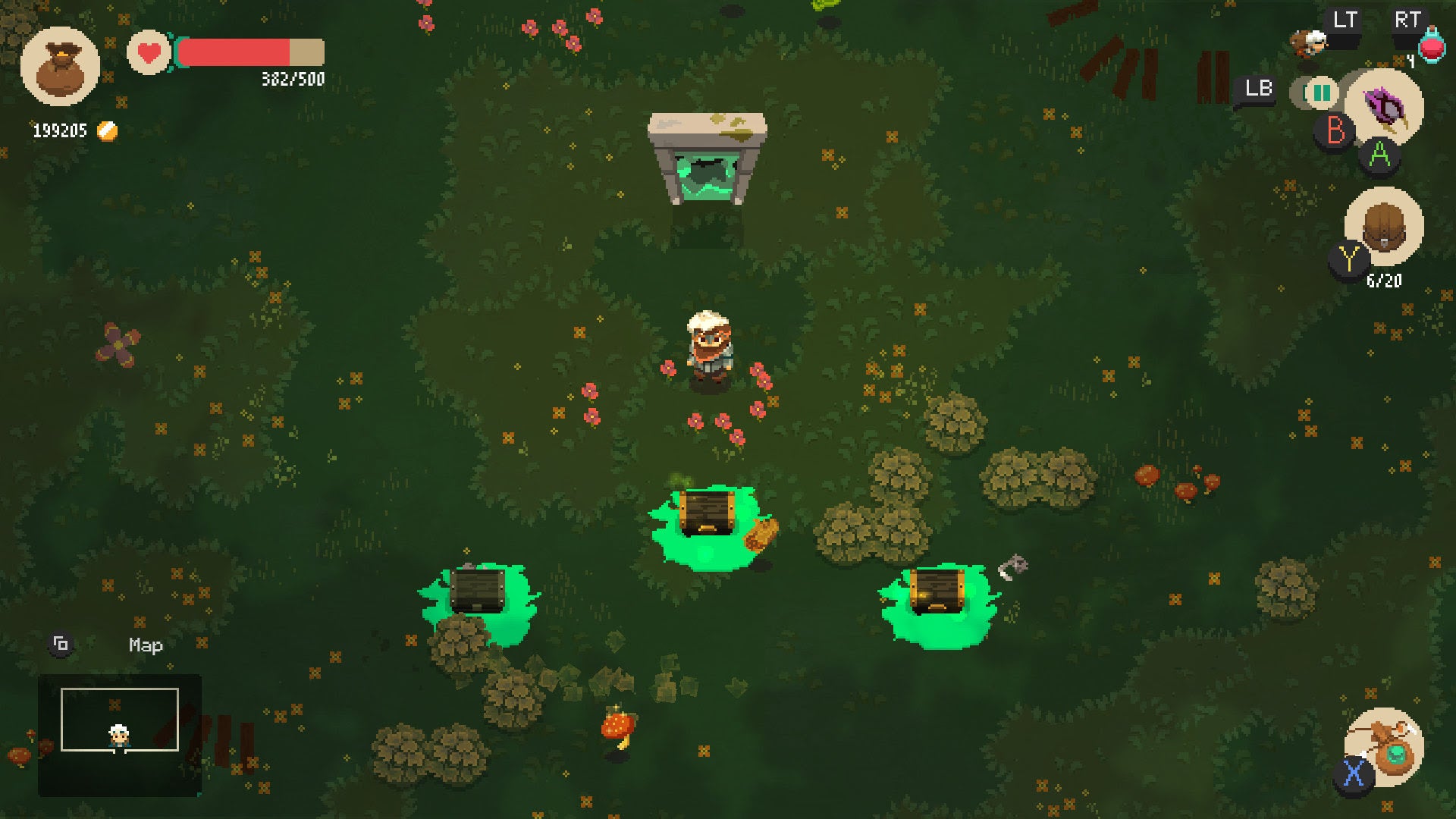
Task: Select the Map label
Action: 144,645
